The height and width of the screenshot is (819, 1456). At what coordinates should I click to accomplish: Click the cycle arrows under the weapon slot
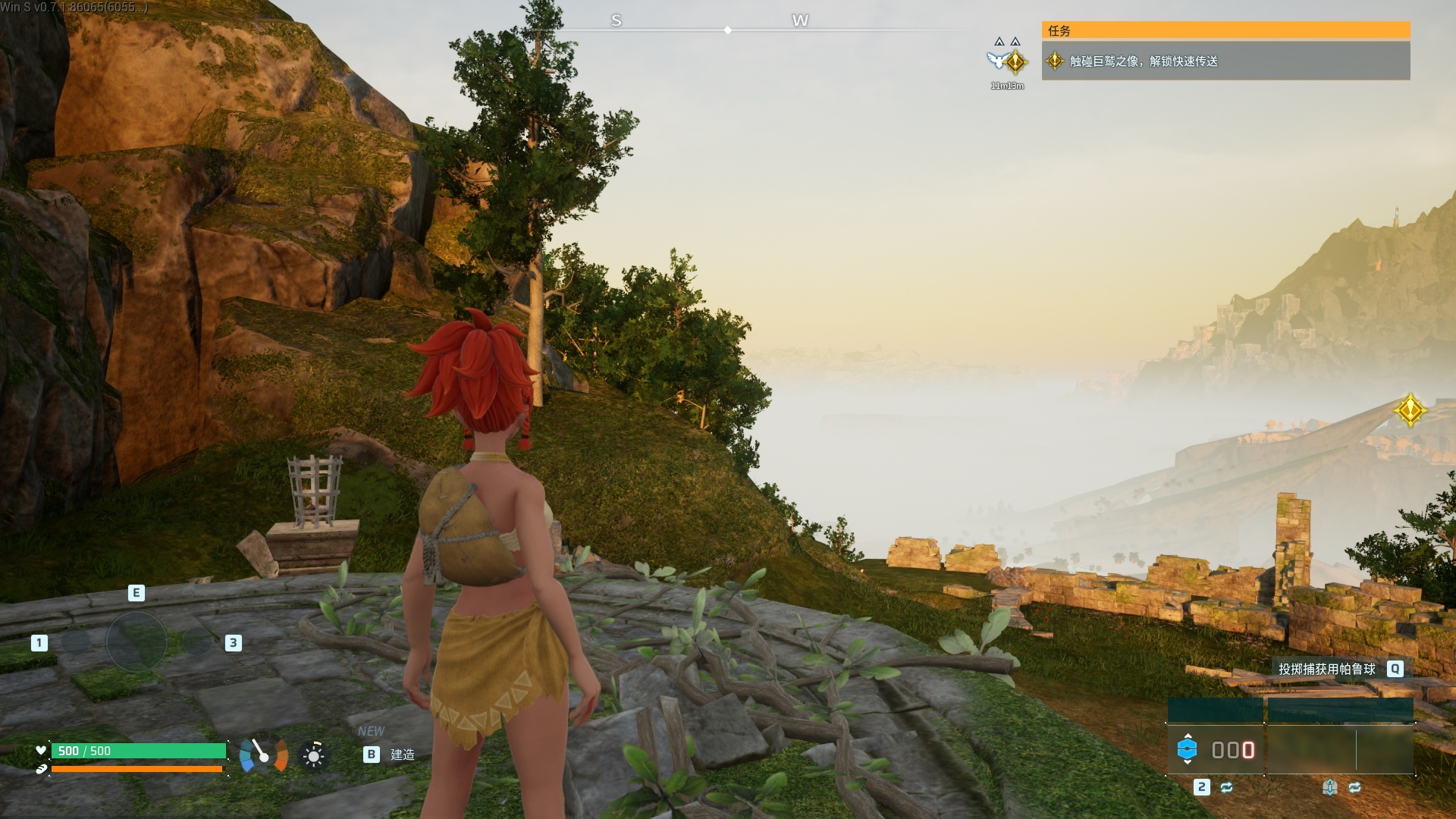click(x=1354, y=788)
